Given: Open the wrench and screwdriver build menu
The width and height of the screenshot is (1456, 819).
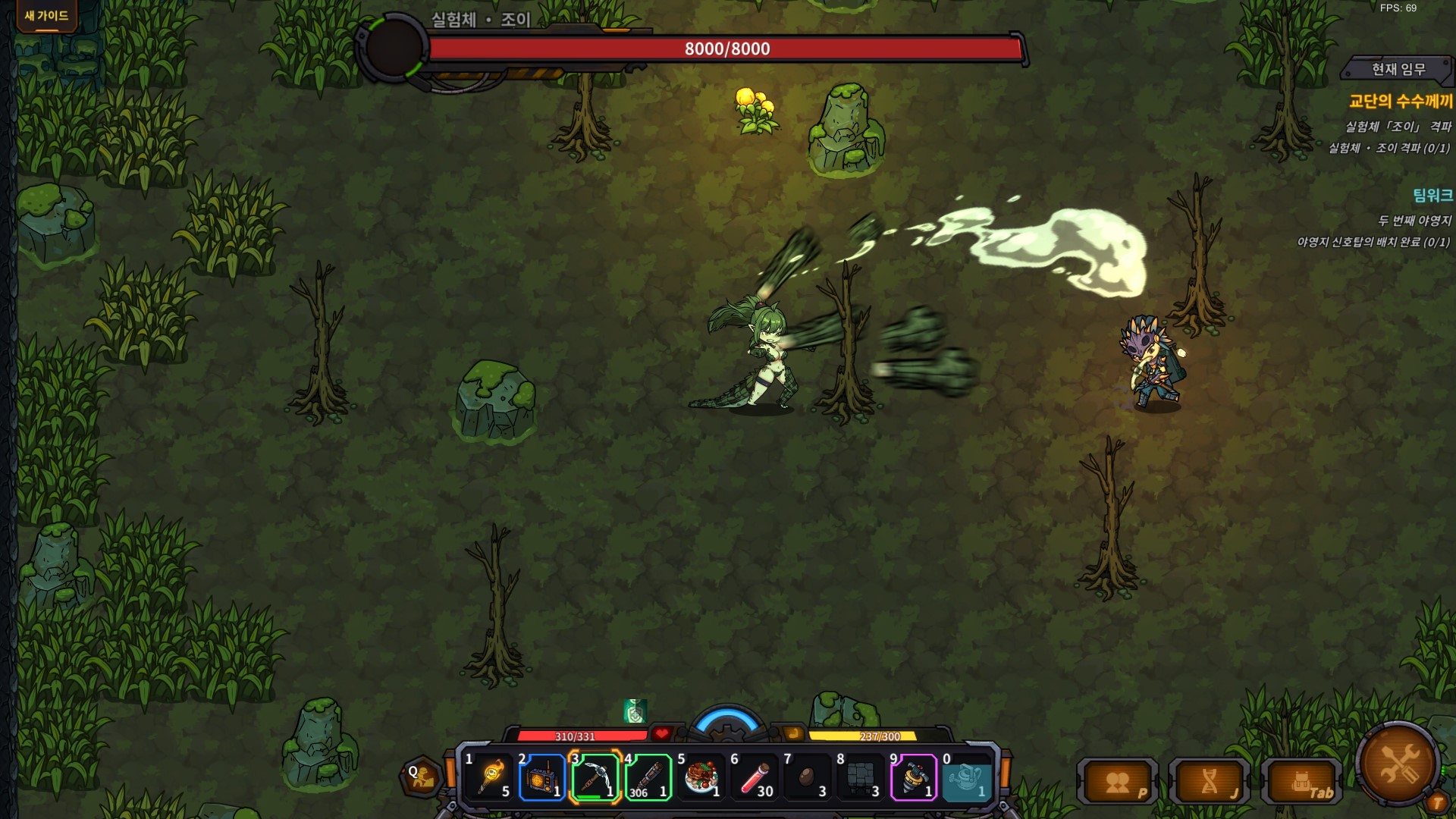Looking at the screenshot, I should click(1397, 763).
